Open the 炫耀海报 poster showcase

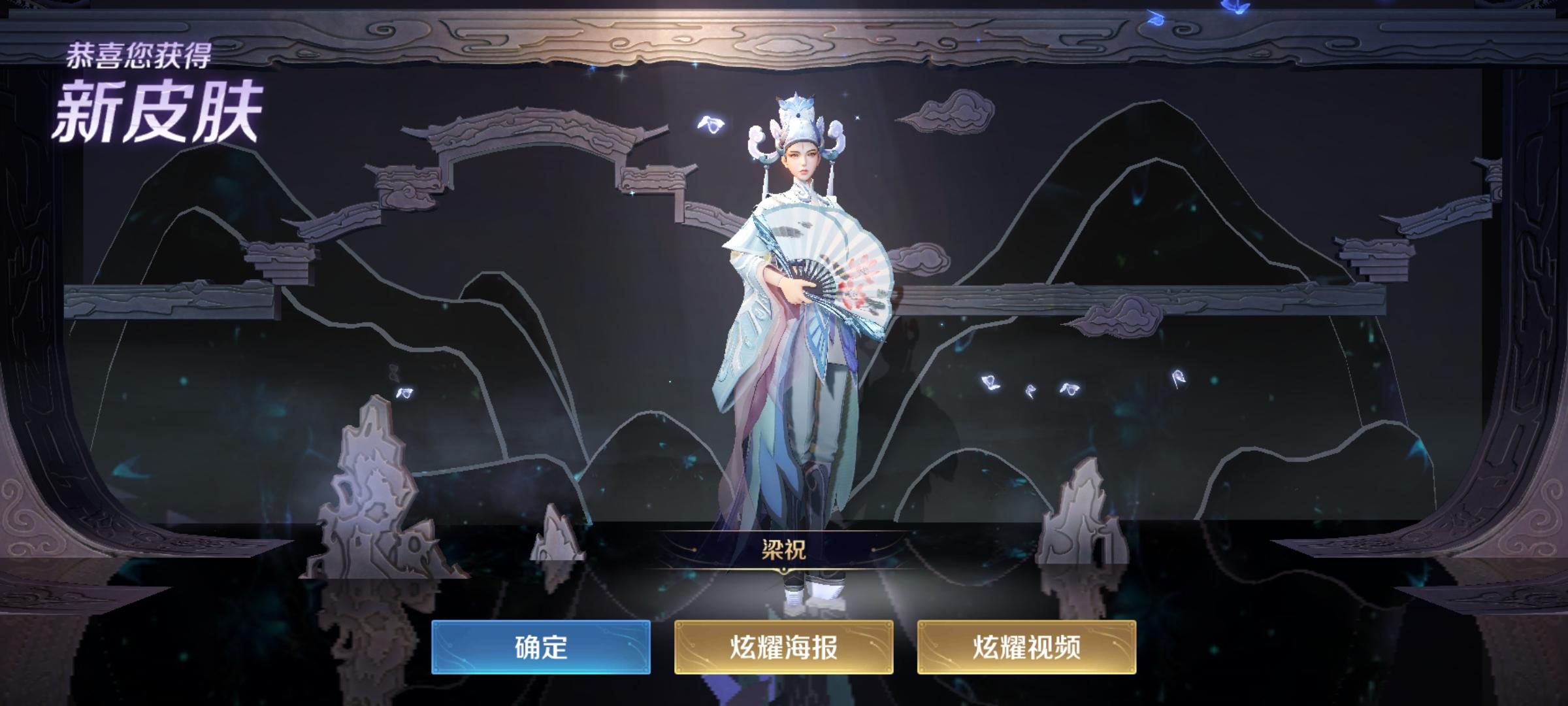[783, 647]
